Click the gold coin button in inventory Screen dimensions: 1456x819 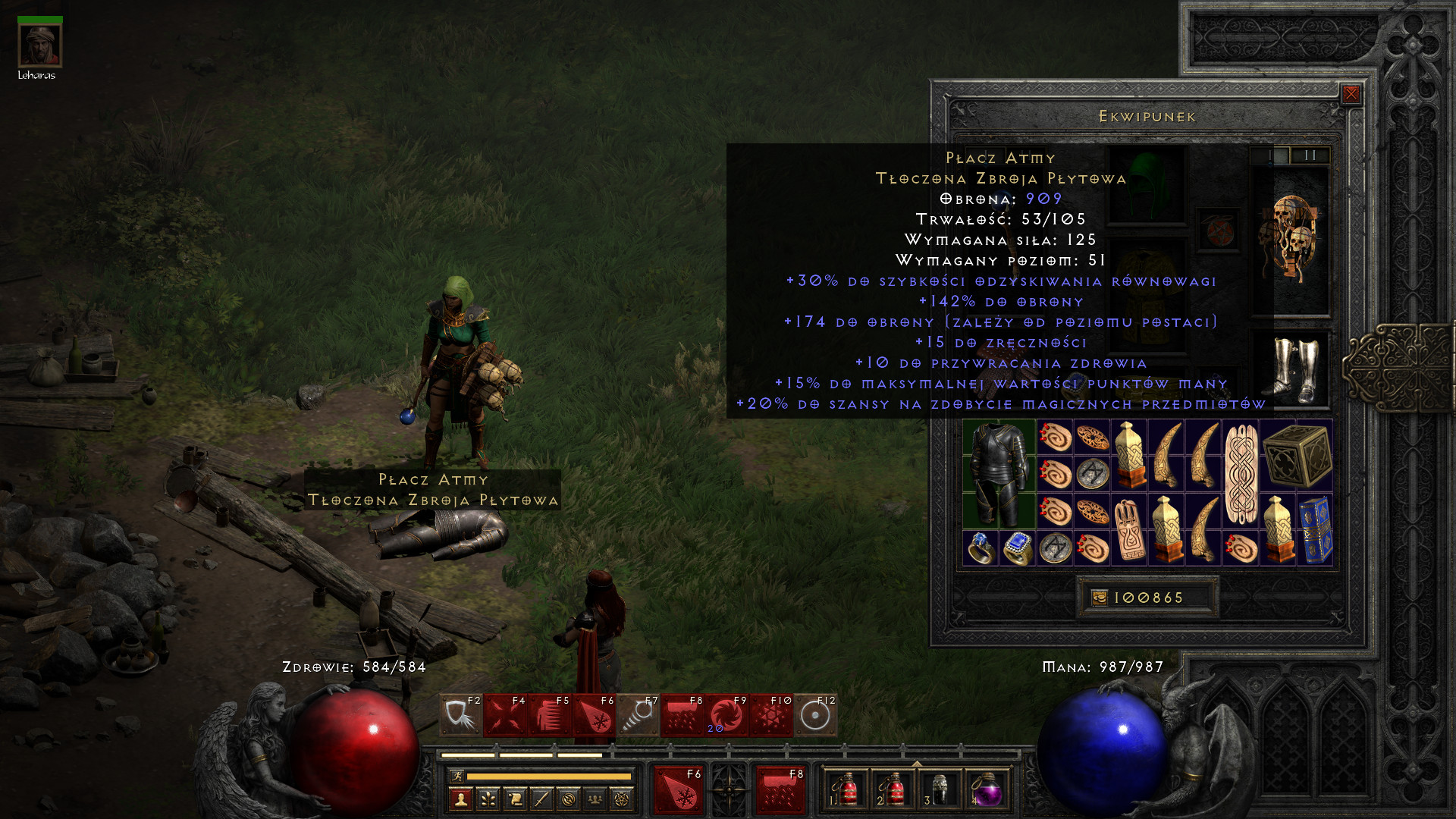1099,598
